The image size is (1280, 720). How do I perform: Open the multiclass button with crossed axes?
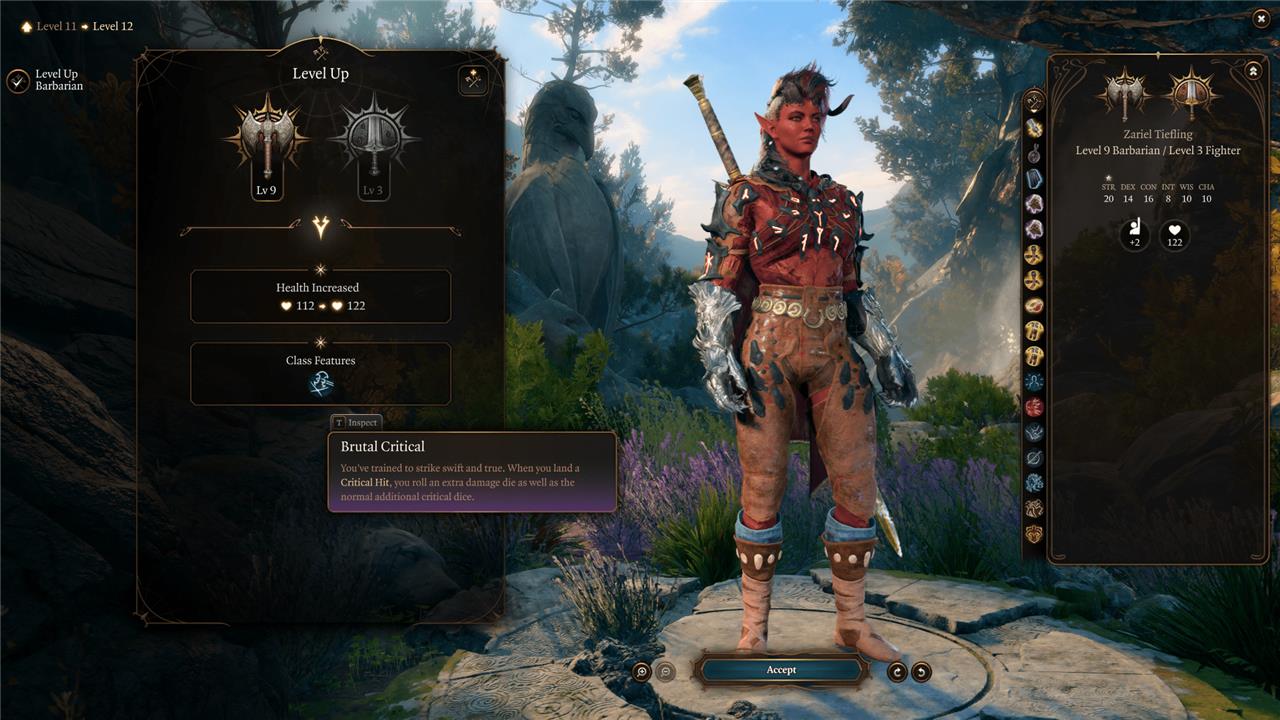473,81
